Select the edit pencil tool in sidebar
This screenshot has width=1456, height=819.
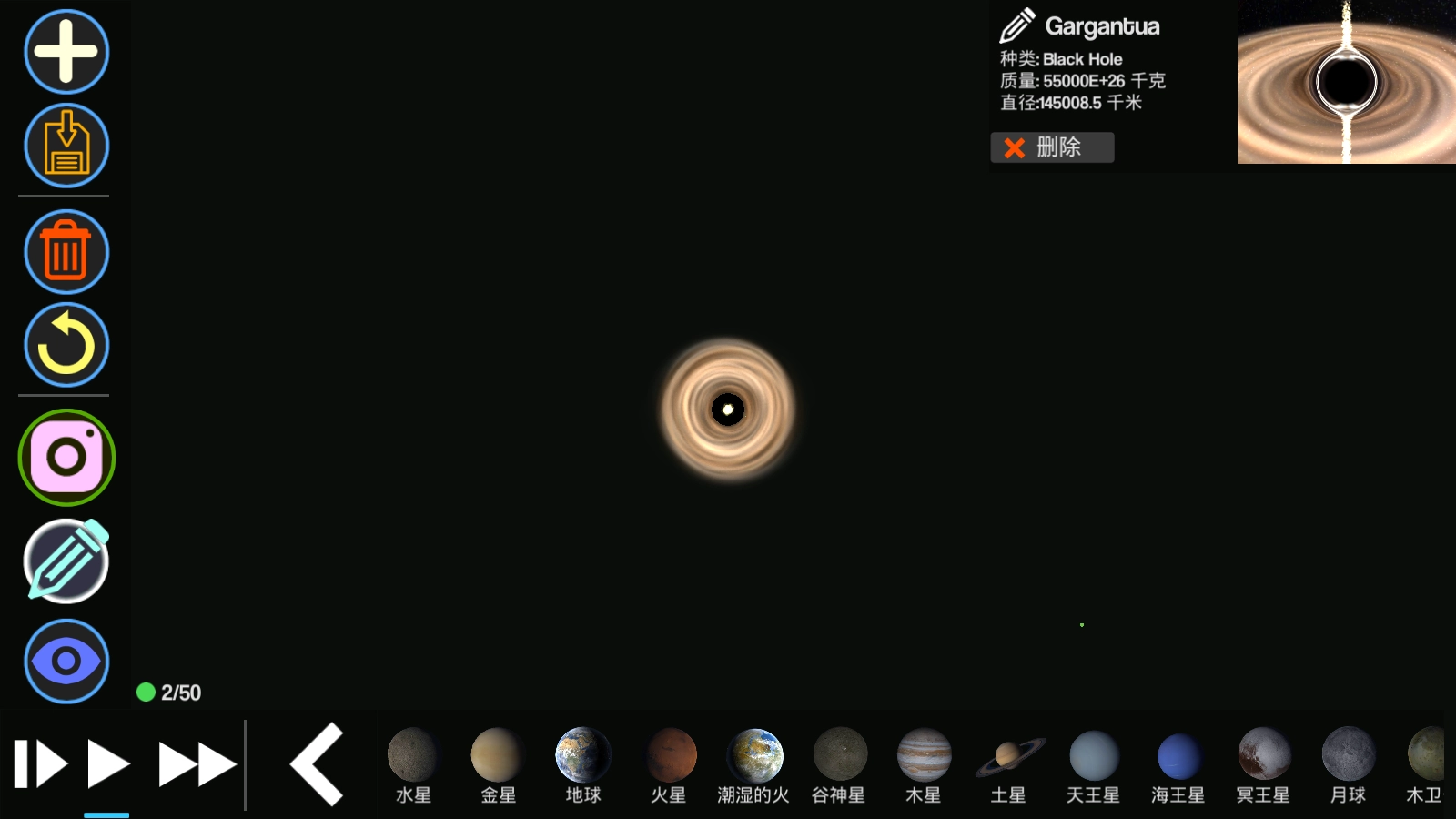pyautogui.click(x=65, y=561)
